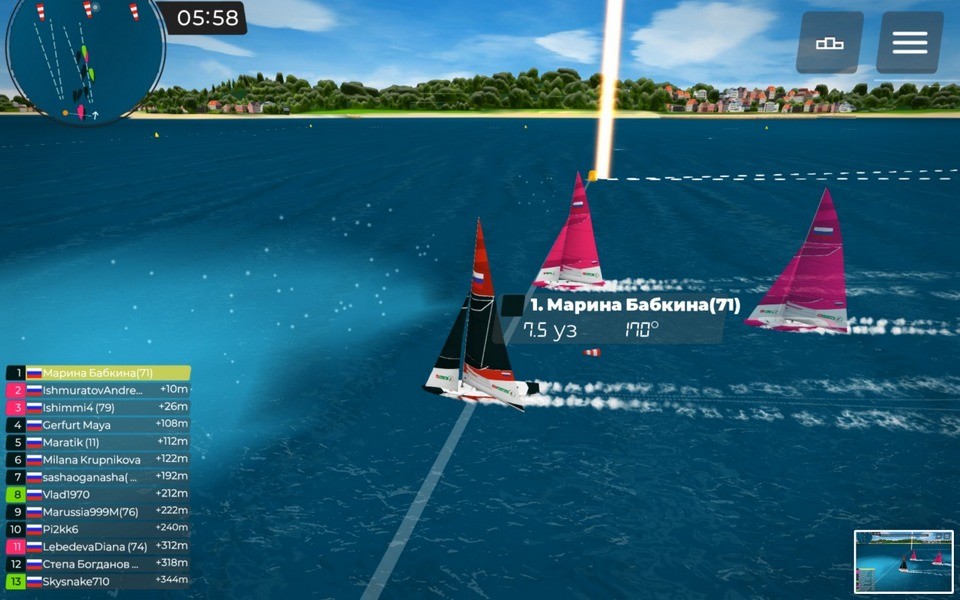This screenshot has width=960, height=600.
Task: Select Maratik (11) in the standings
Action: 98,442
